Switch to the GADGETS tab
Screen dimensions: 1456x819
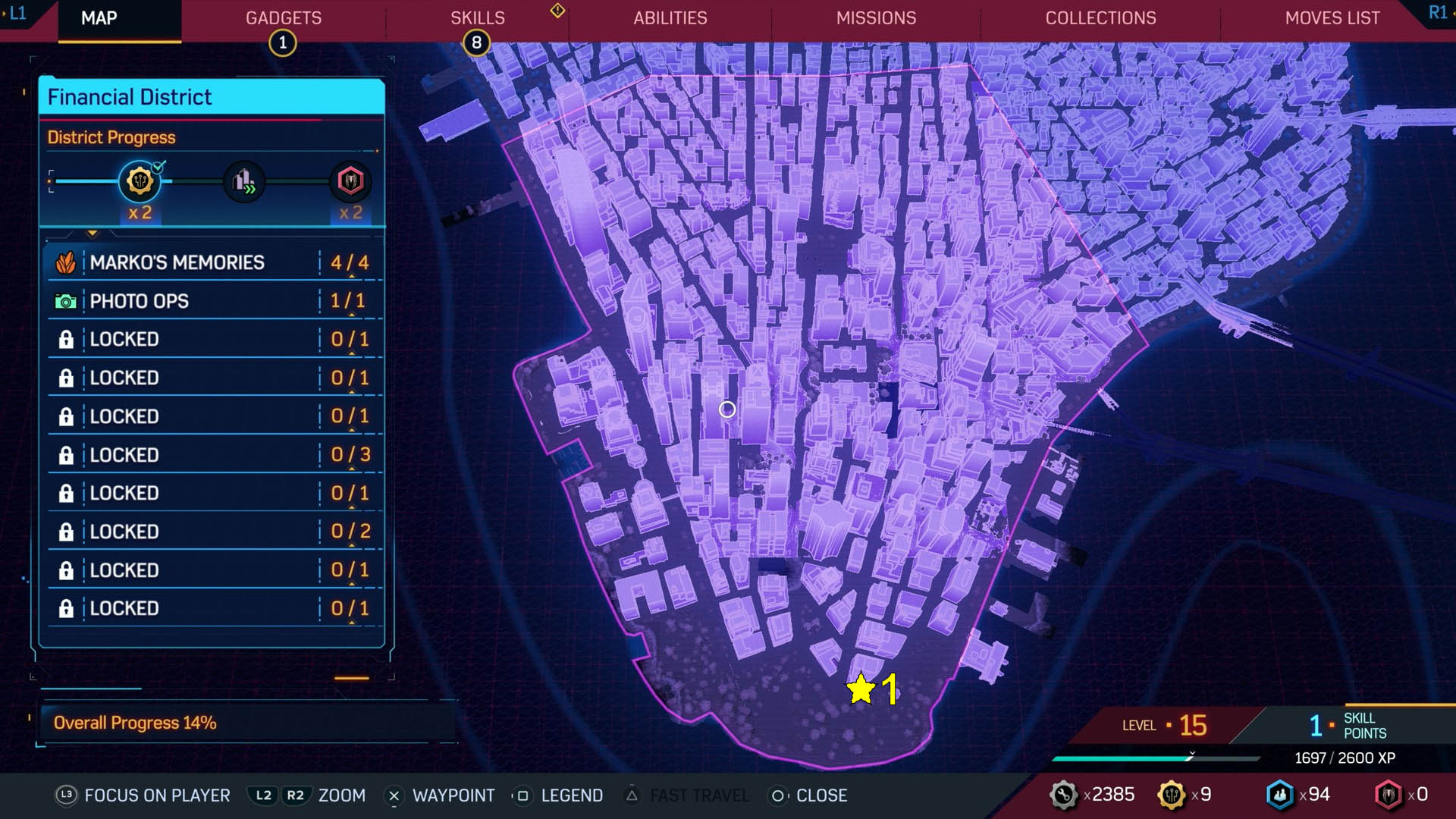point(284,18)
